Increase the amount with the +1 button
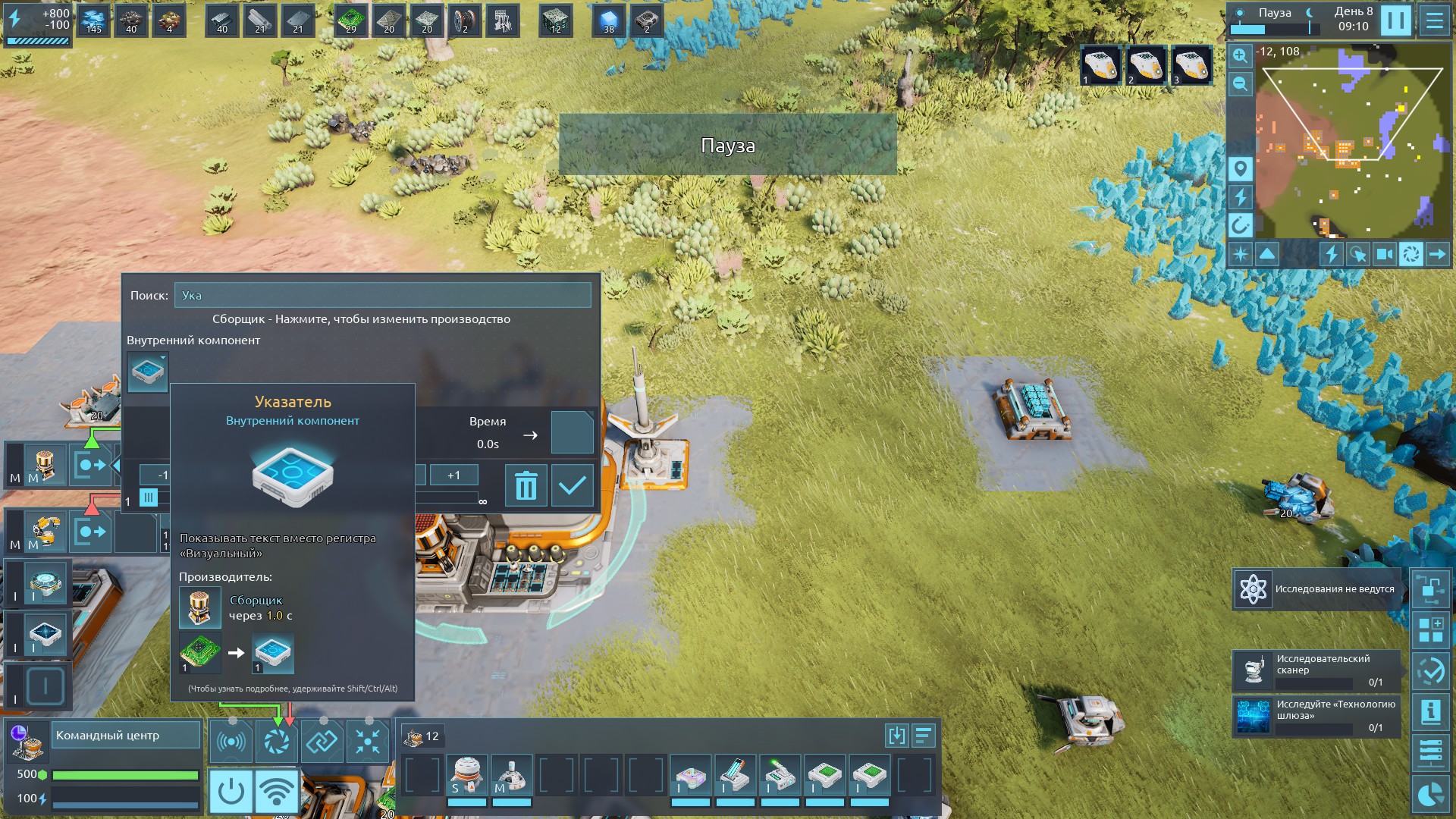The image size is (1456, 819). point(453,475)
